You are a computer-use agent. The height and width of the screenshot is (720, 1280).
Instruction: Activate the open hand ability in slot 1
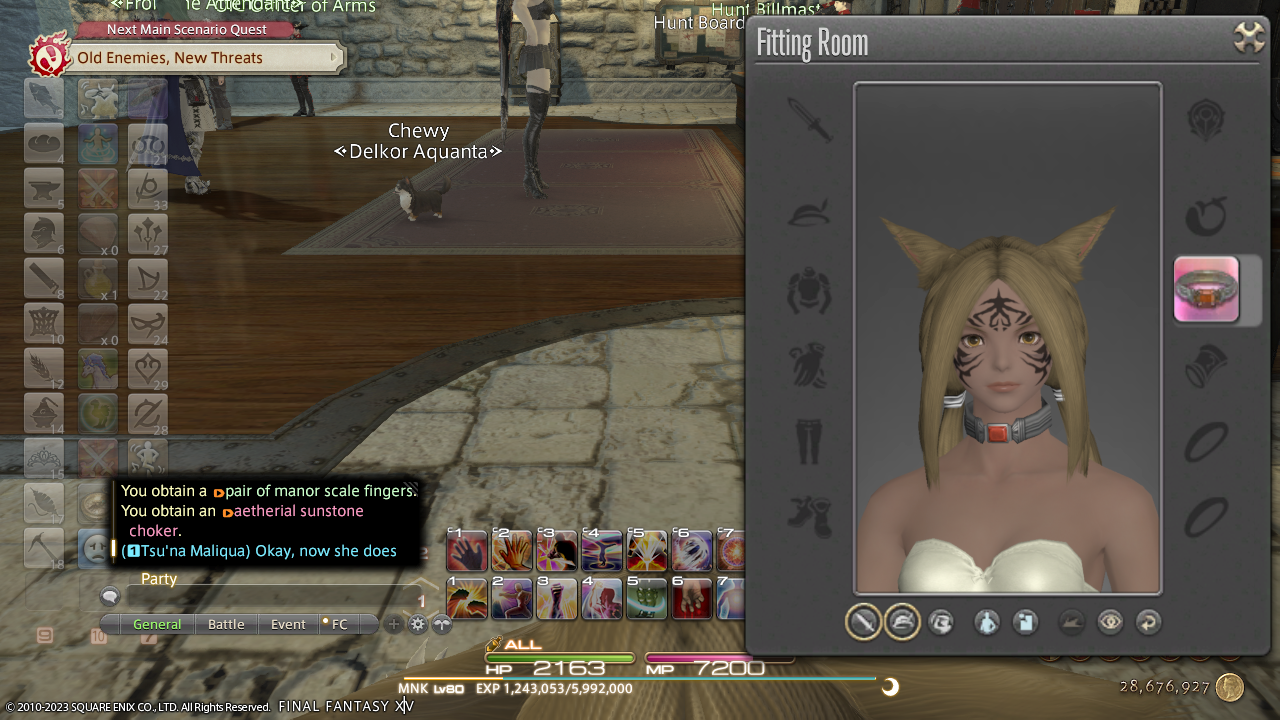click(467, 551)
